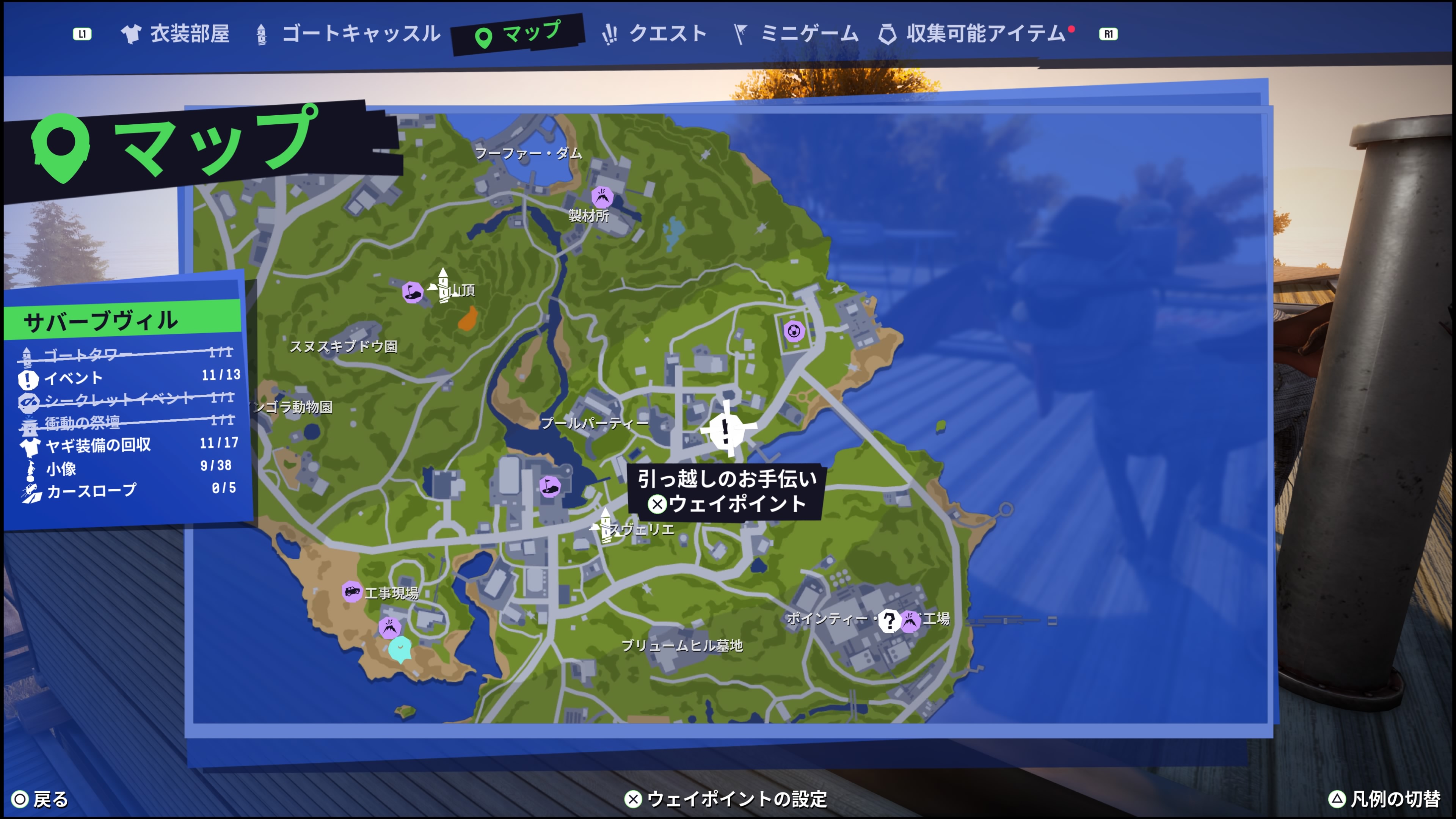Viewport: 1456px width, 819px height.
Task: Select the 小像 statue icon in the sidebar
Action: [31, 468]
